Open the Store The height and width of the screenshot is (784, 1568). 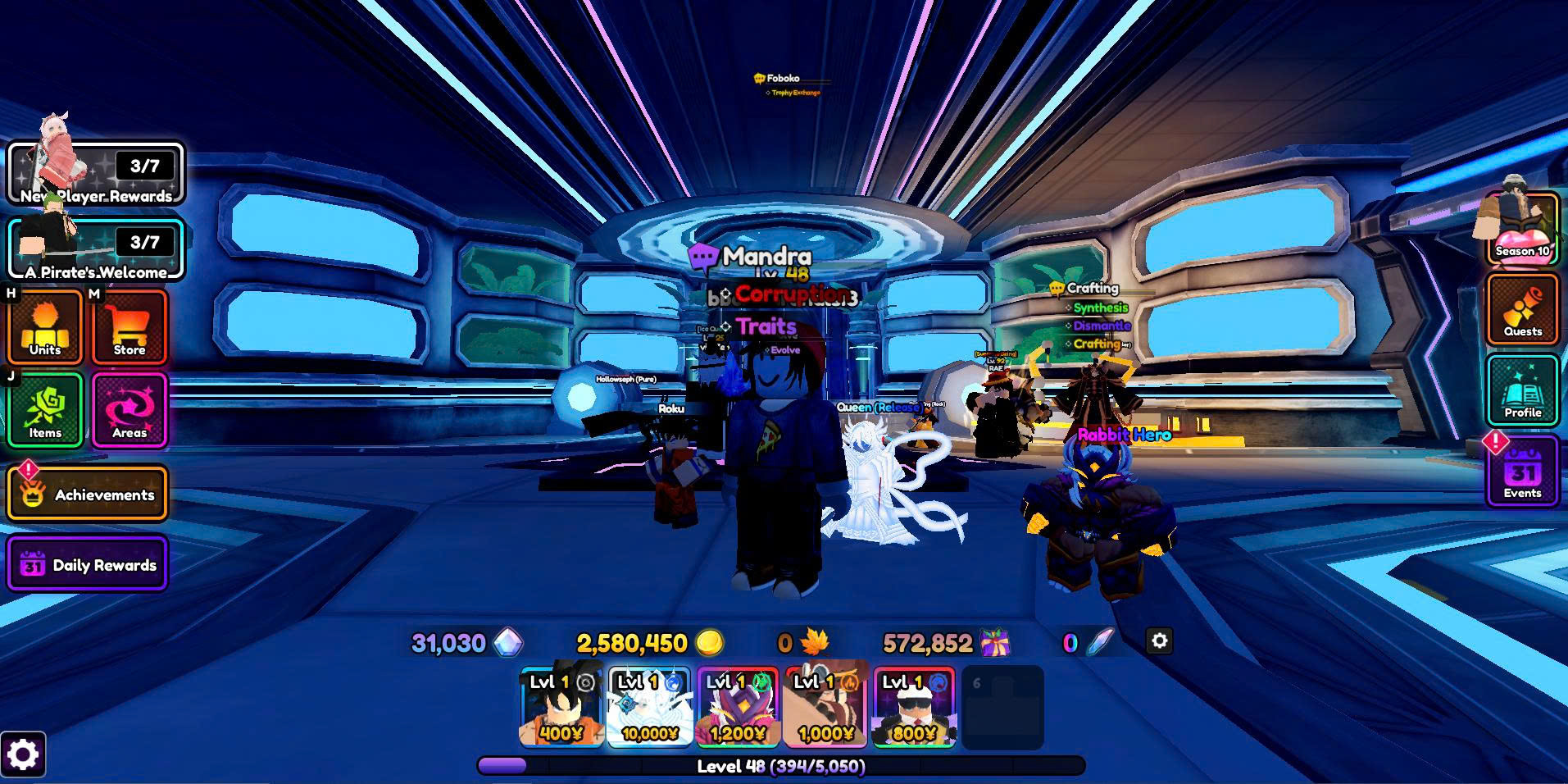130,327
